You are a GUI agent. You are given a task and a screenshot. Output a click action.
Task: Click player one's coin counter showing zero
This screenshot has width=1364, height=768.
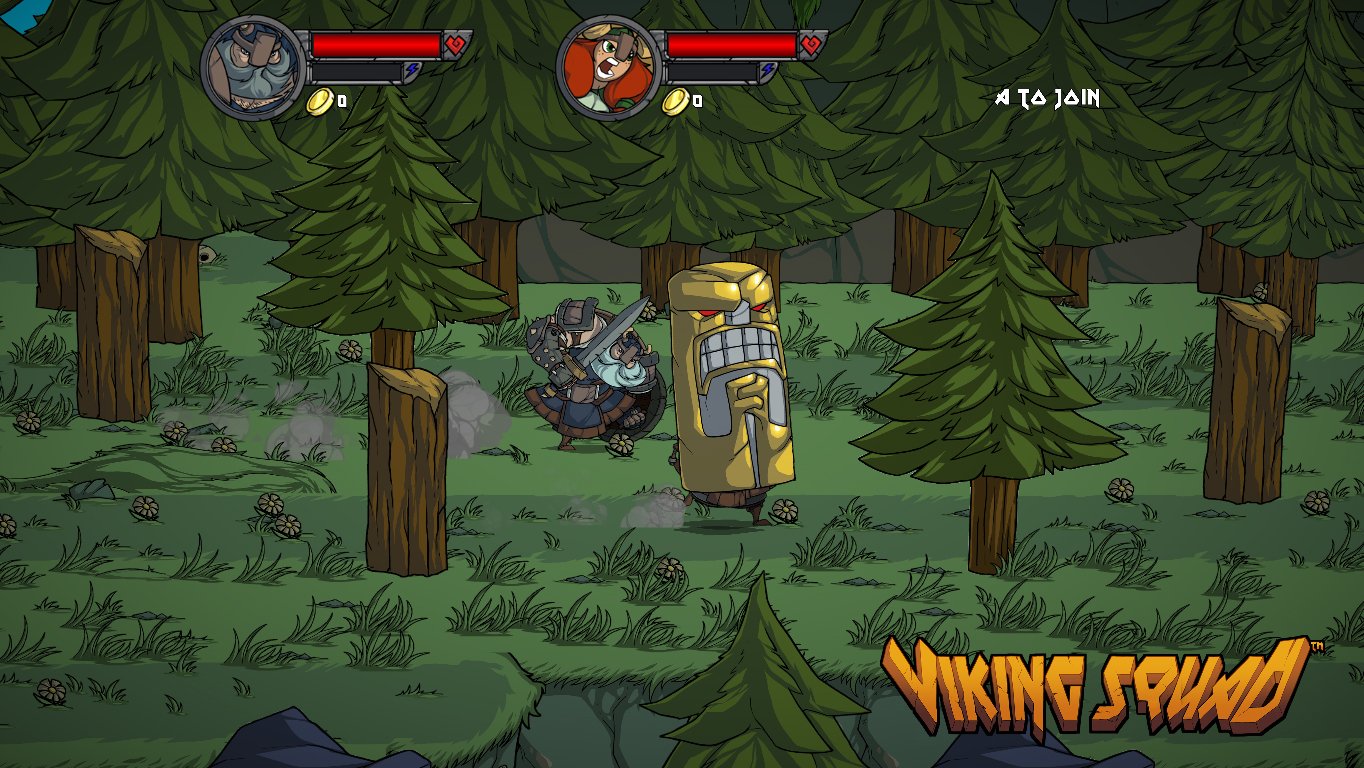(x=340, y=101)
